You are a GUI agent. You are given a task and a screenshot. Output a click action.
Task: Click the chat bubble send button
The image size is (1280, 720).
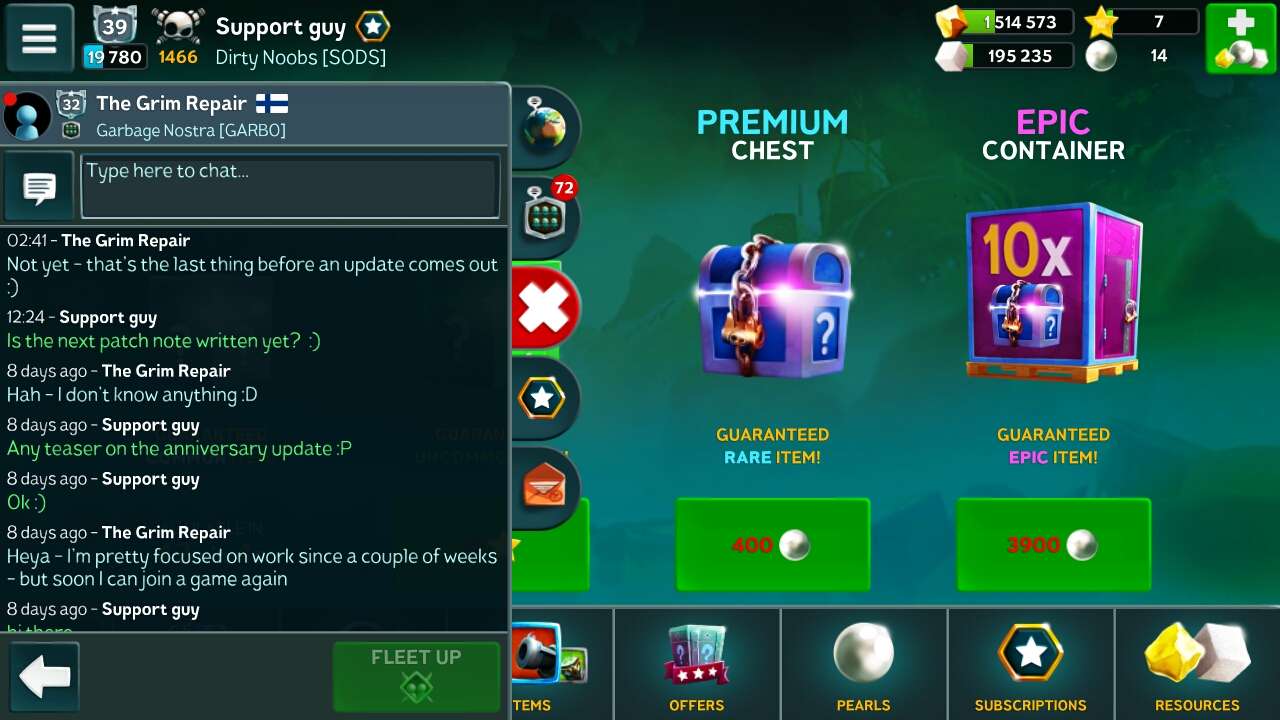[x=40, y=186]
